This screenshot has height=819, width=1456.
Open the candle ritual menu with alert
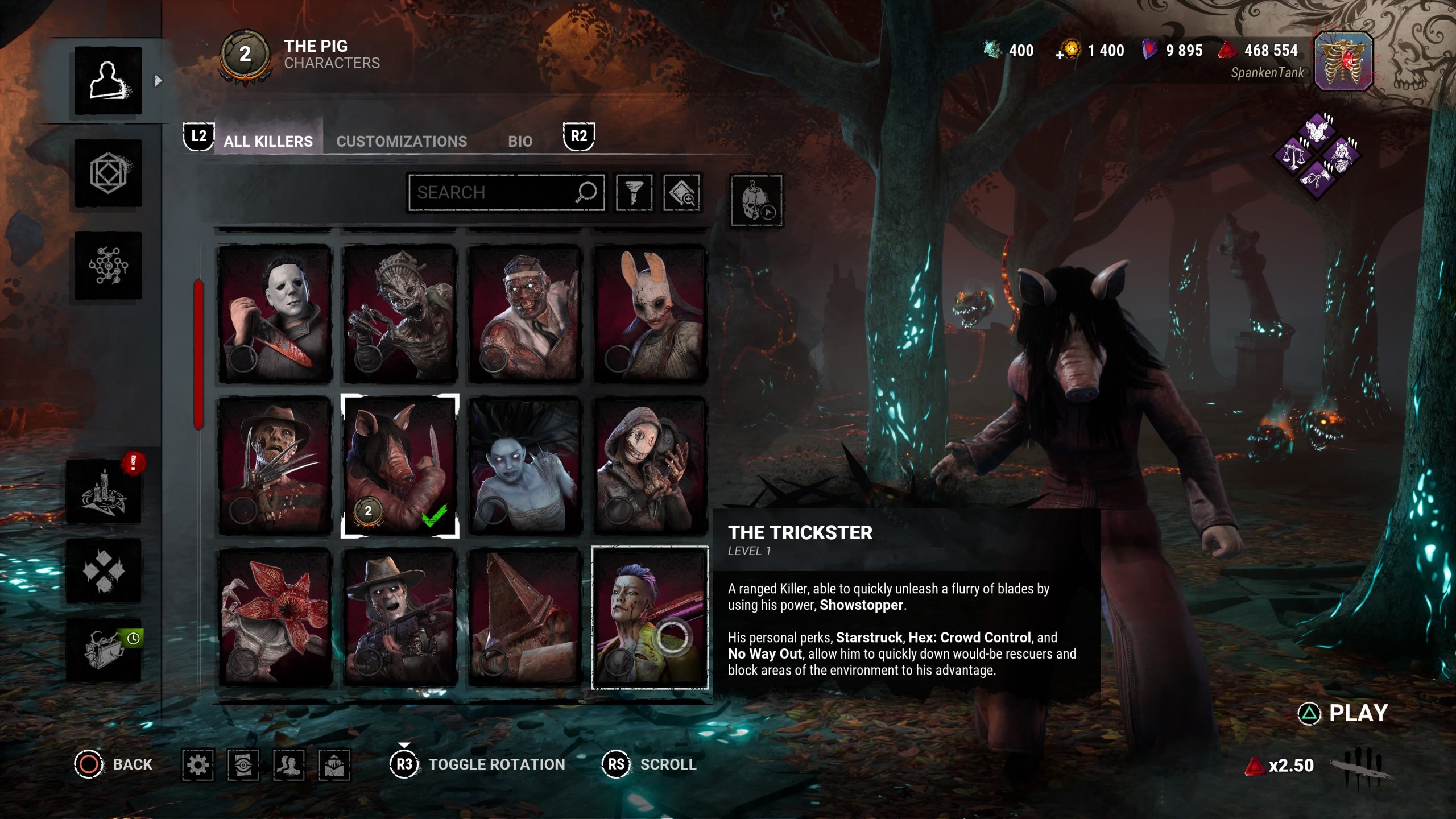coord(104,492)
